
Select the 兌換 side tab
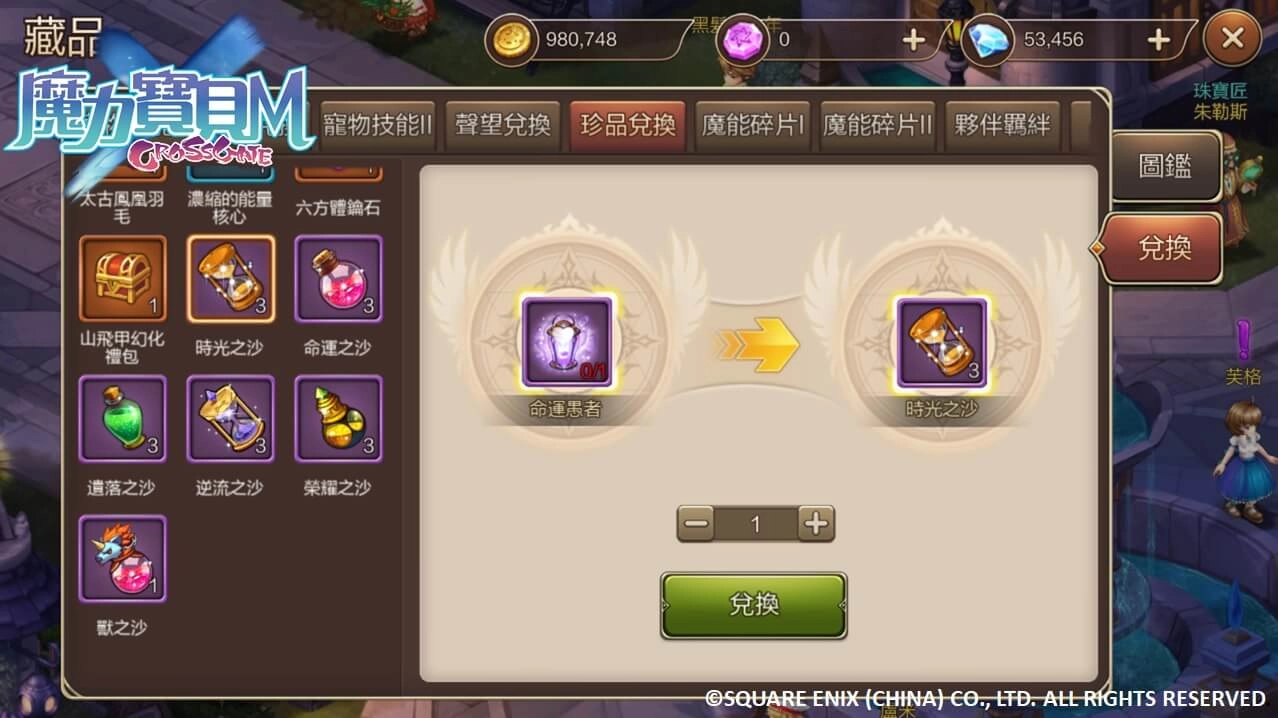[x=1165, y=248]
